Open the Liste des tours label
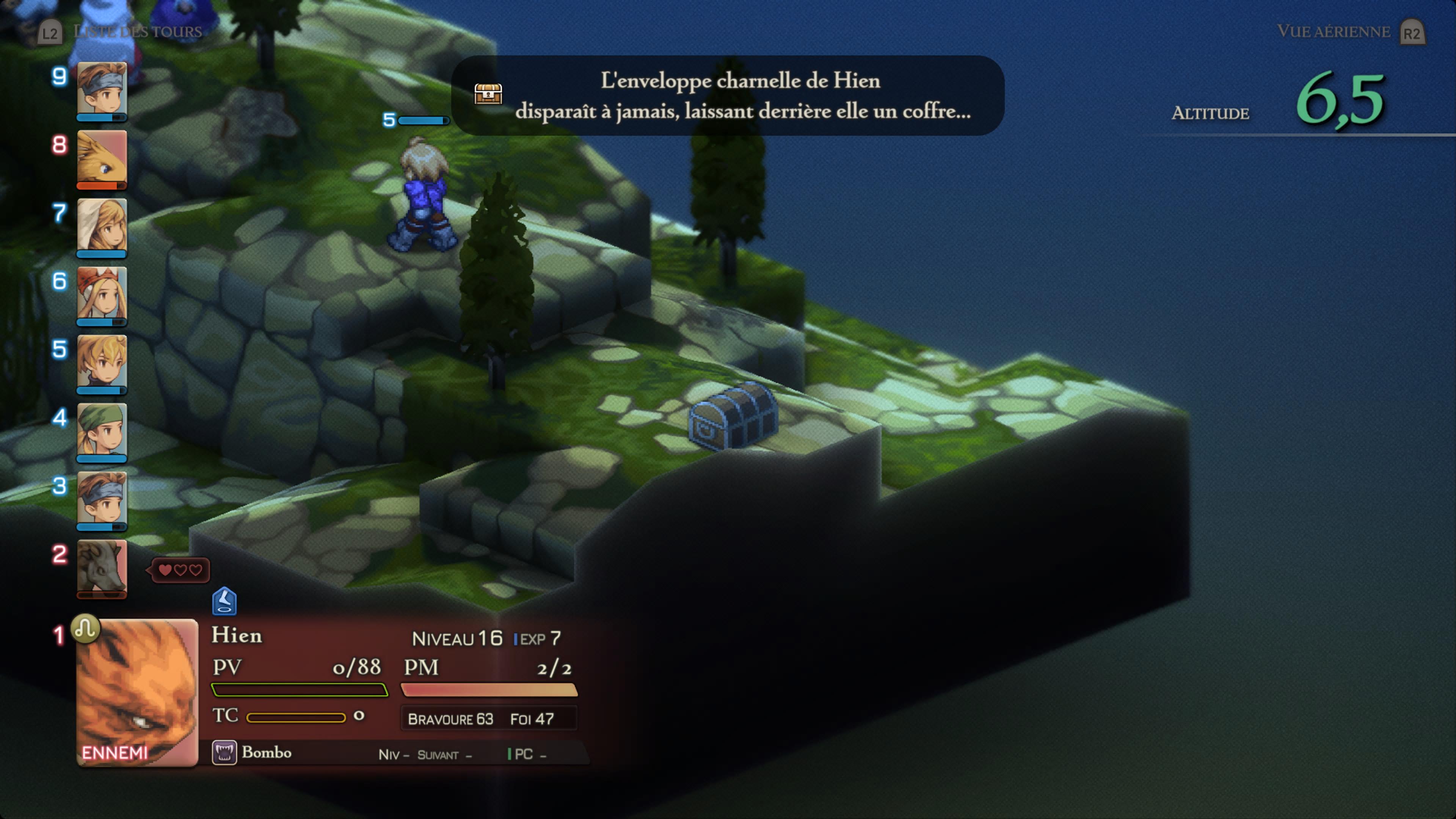 137,31
